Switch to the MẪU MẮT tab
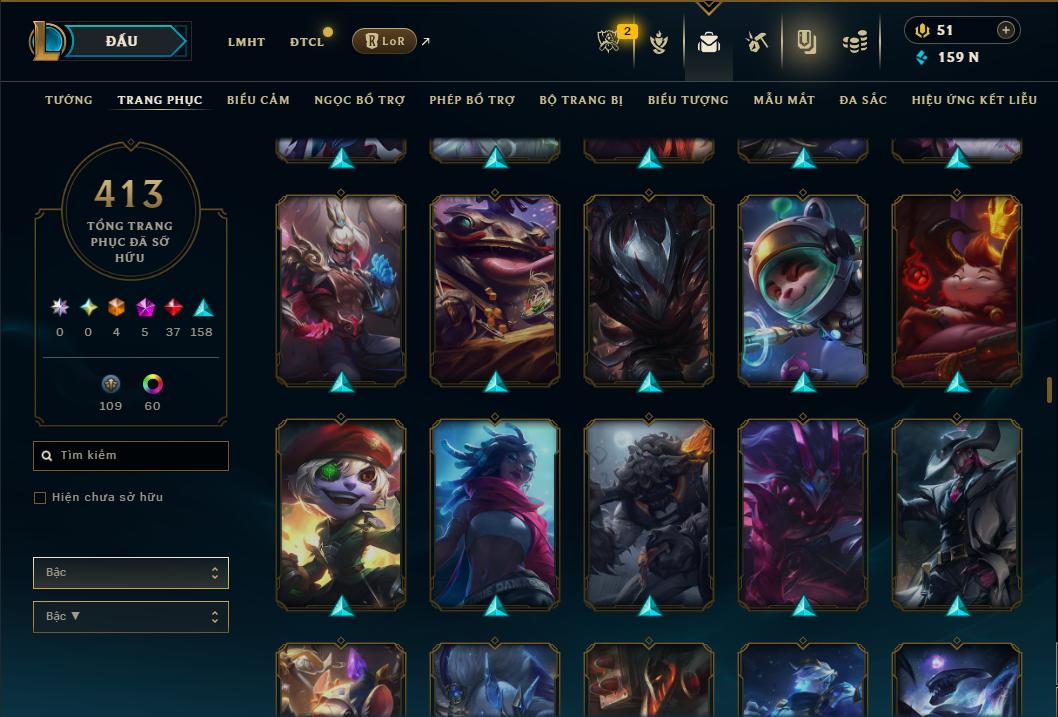Image resolution: width=1058 pixels, height=717 pixels. [x=784, y=100]
